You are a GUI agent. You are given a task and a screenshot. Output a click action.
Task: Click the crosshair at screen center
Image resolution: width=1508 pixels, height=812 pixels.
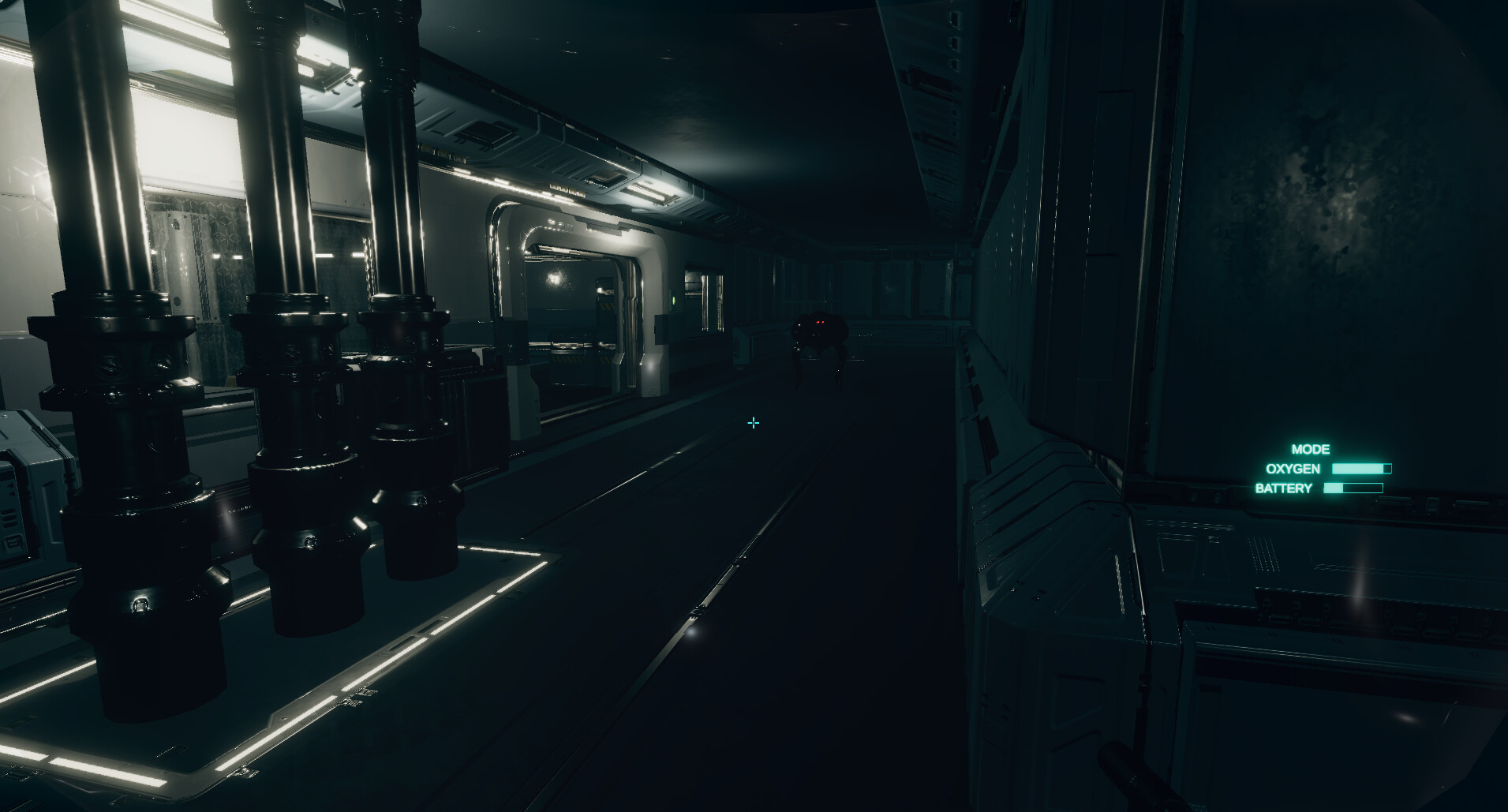click(x=754, y=423)
